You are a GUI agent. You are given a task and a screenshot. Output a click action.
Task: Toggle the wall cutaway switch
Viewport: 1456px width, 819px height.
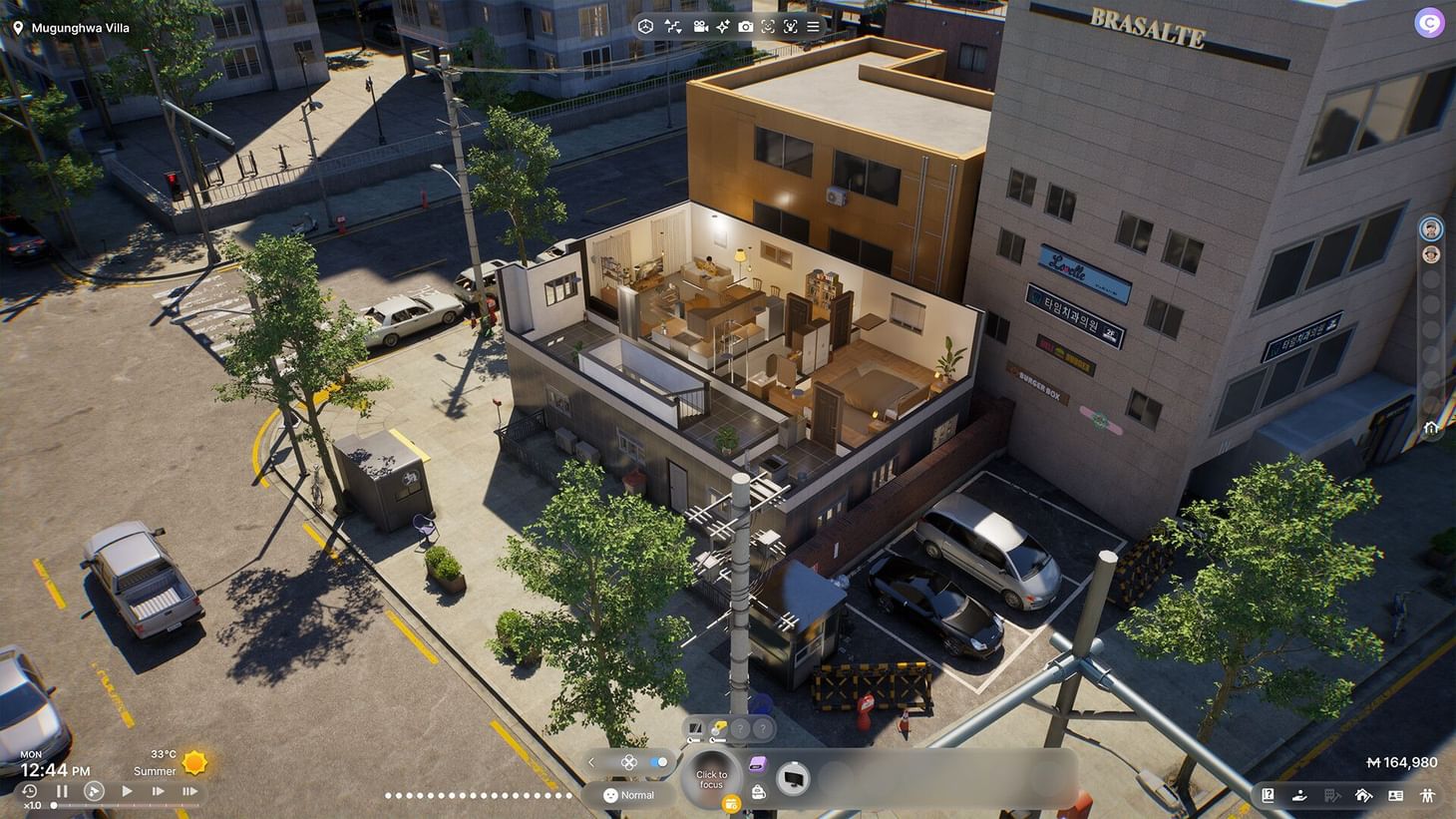point(694,739)
